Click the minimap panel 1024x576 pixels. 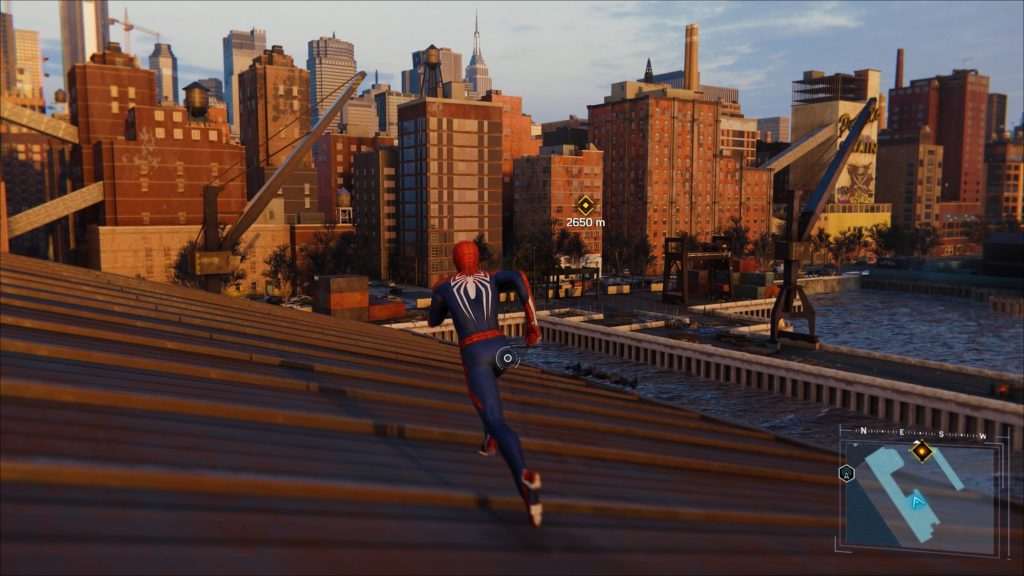pyautogui.click(x=919, y=497)
